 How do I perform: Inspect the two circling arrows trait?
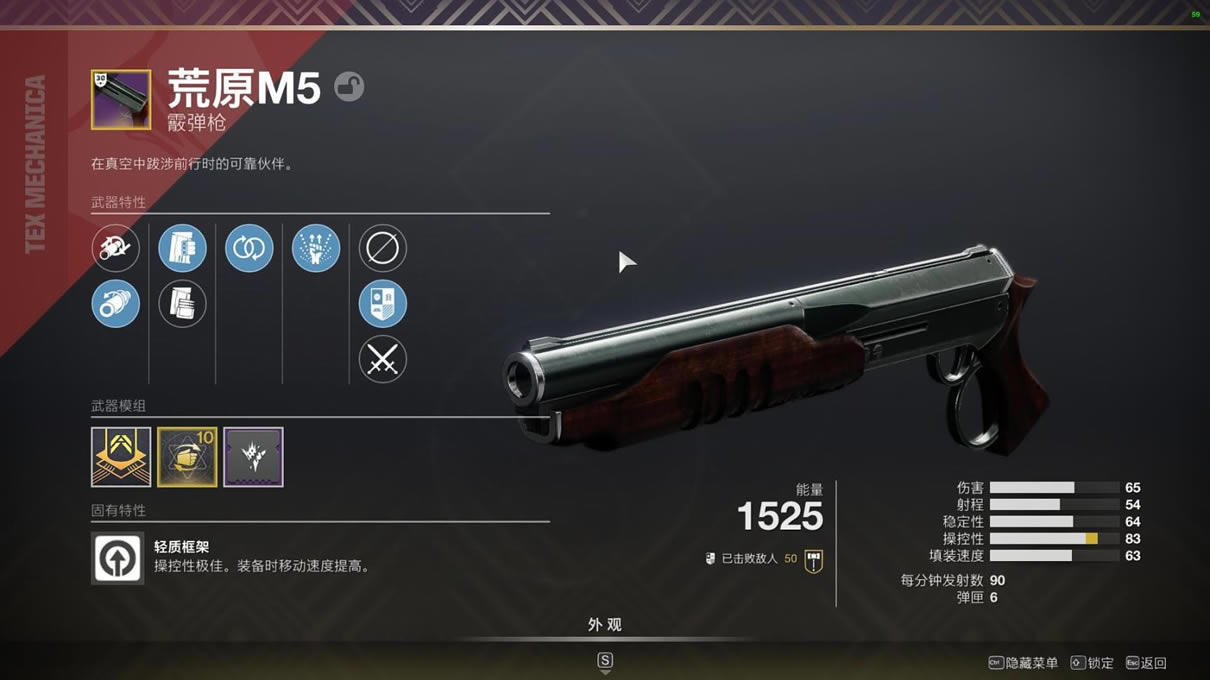(x=249, y=248)
